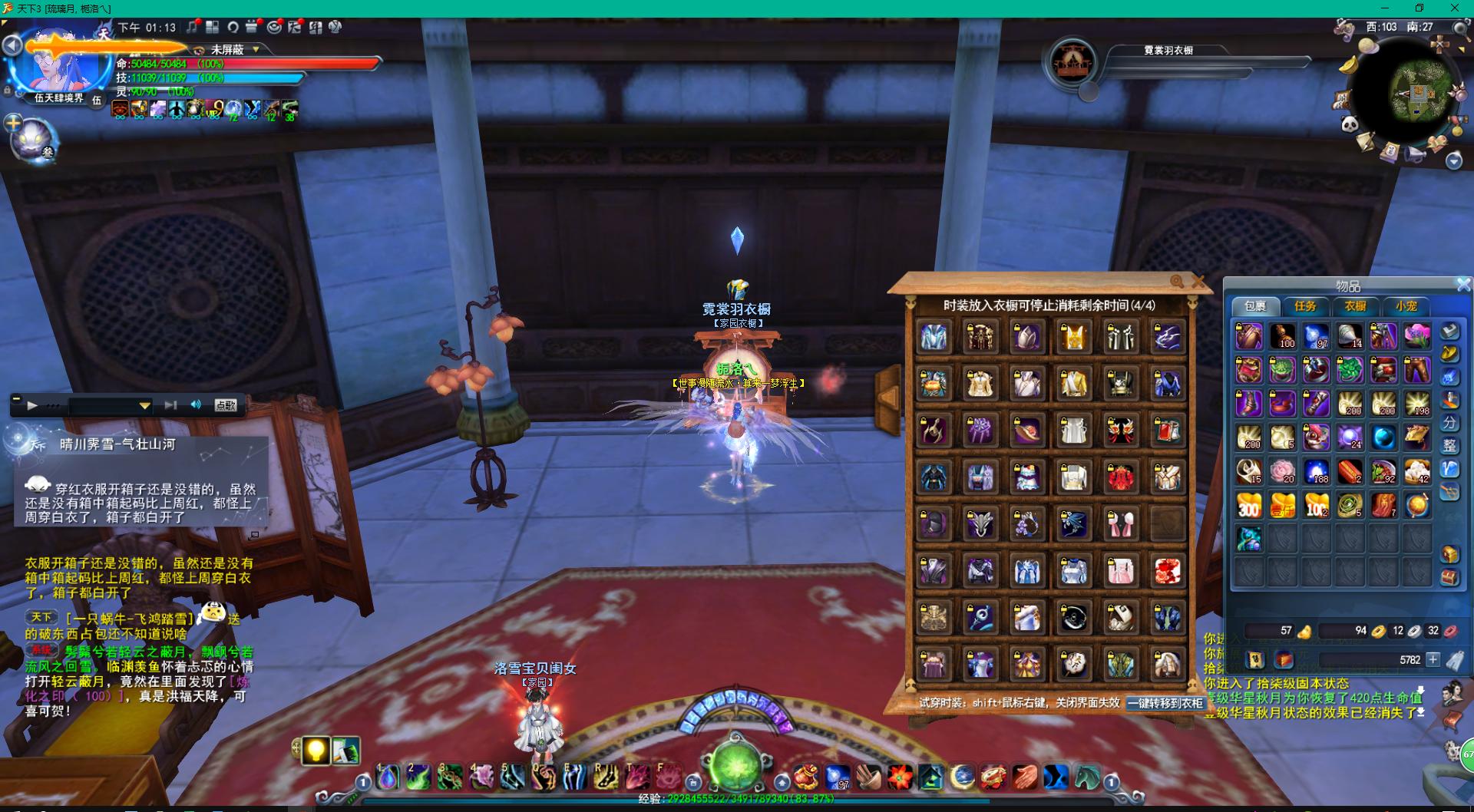Click the lightbulb hint icon

click(316, 751)
